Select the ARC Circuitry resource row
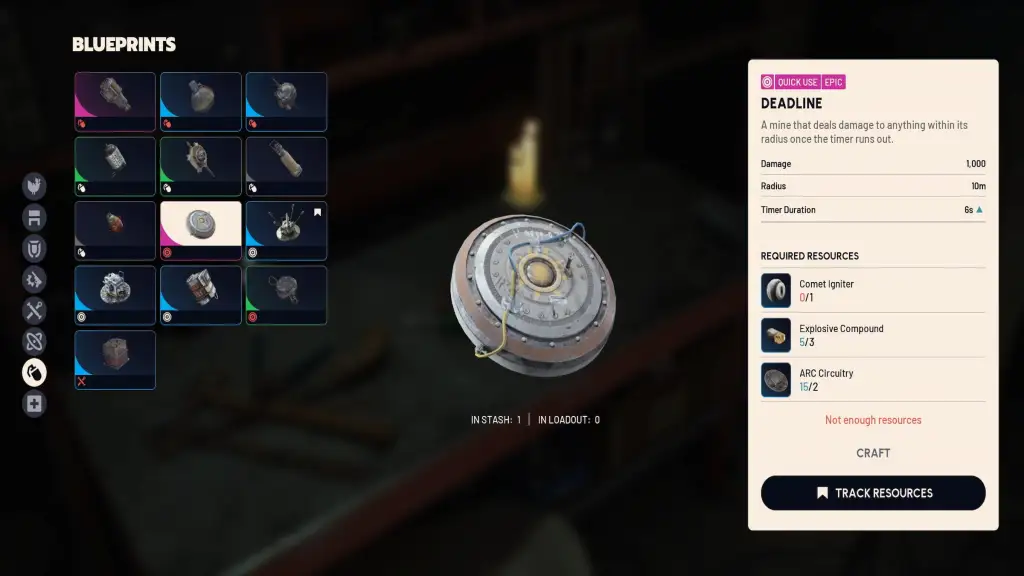This screenshot has height=576, width=1024. coord(873,380)
